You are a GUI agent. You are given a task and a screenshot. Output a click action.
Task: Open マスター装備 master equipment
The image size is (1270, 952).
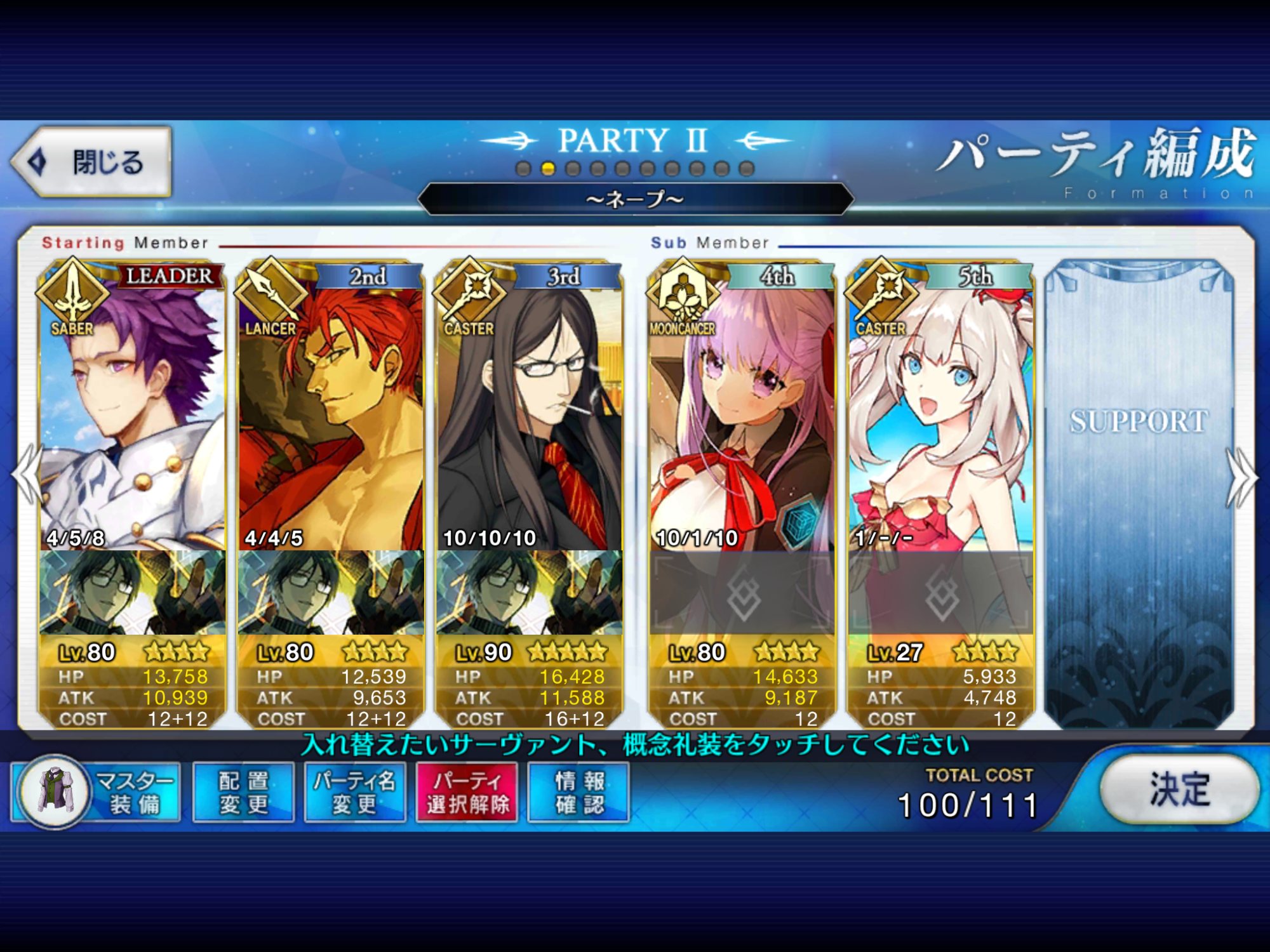[x=97, y=792]
